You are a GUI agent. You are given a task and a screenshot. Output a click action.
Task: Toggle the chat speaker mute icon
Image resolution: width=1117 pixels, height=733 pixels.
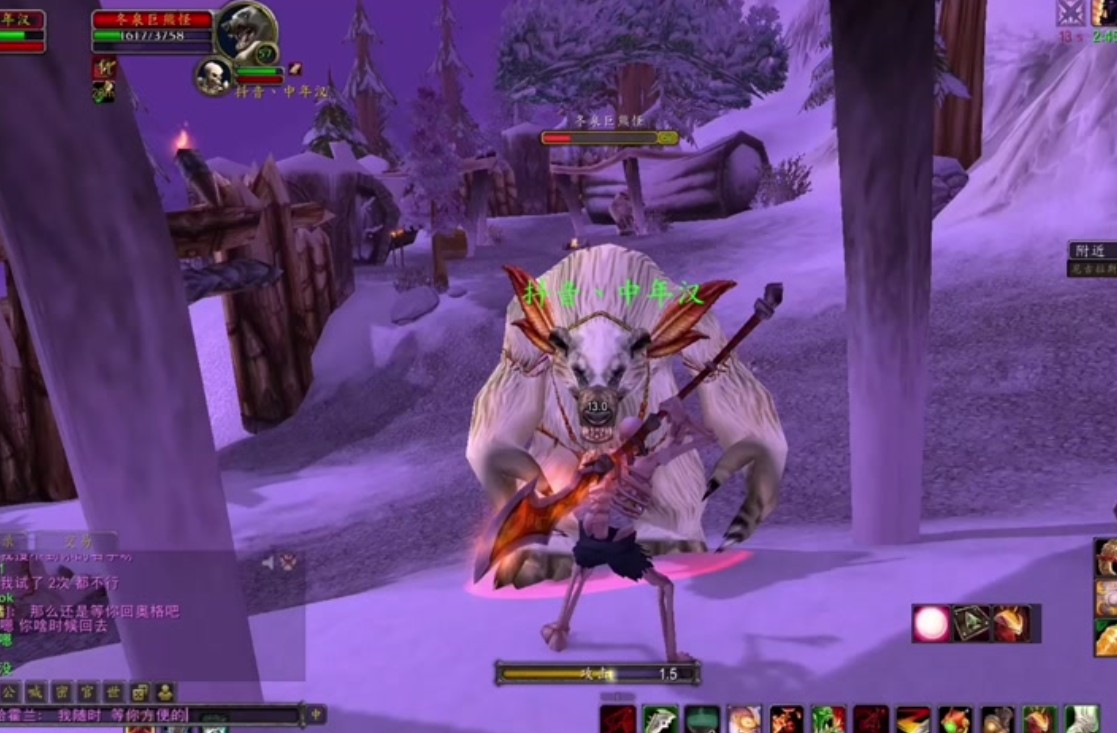(268, 563)
